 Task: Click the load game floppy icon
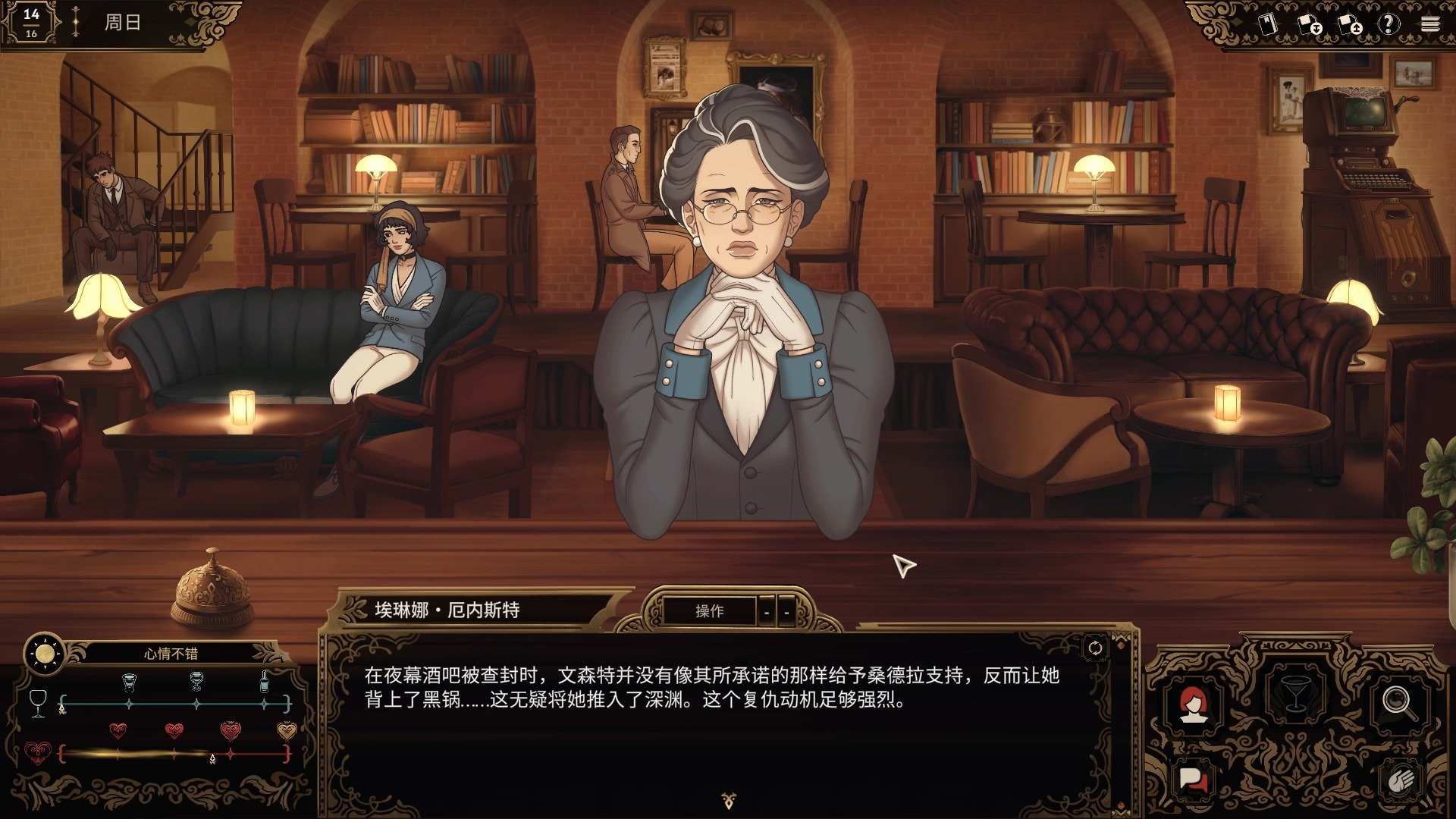1350,24
